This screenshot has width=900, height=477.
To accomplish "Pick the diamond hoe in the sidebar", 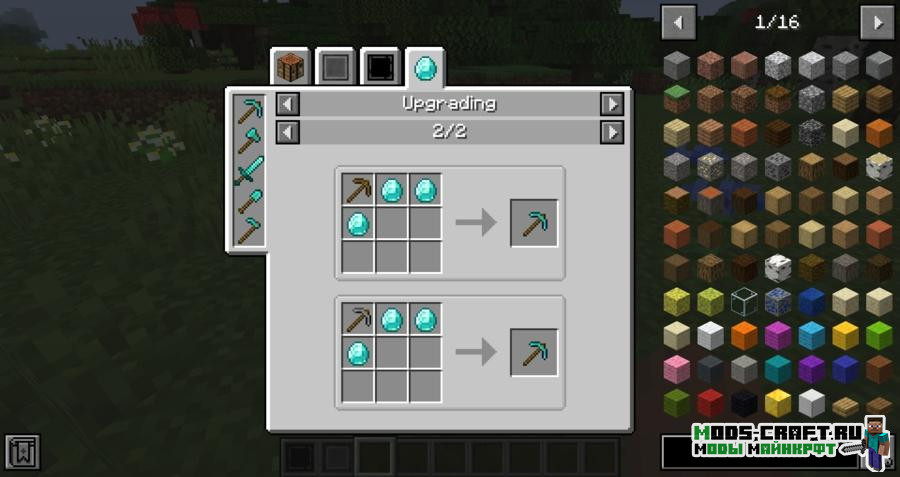I will coord(247,231).
